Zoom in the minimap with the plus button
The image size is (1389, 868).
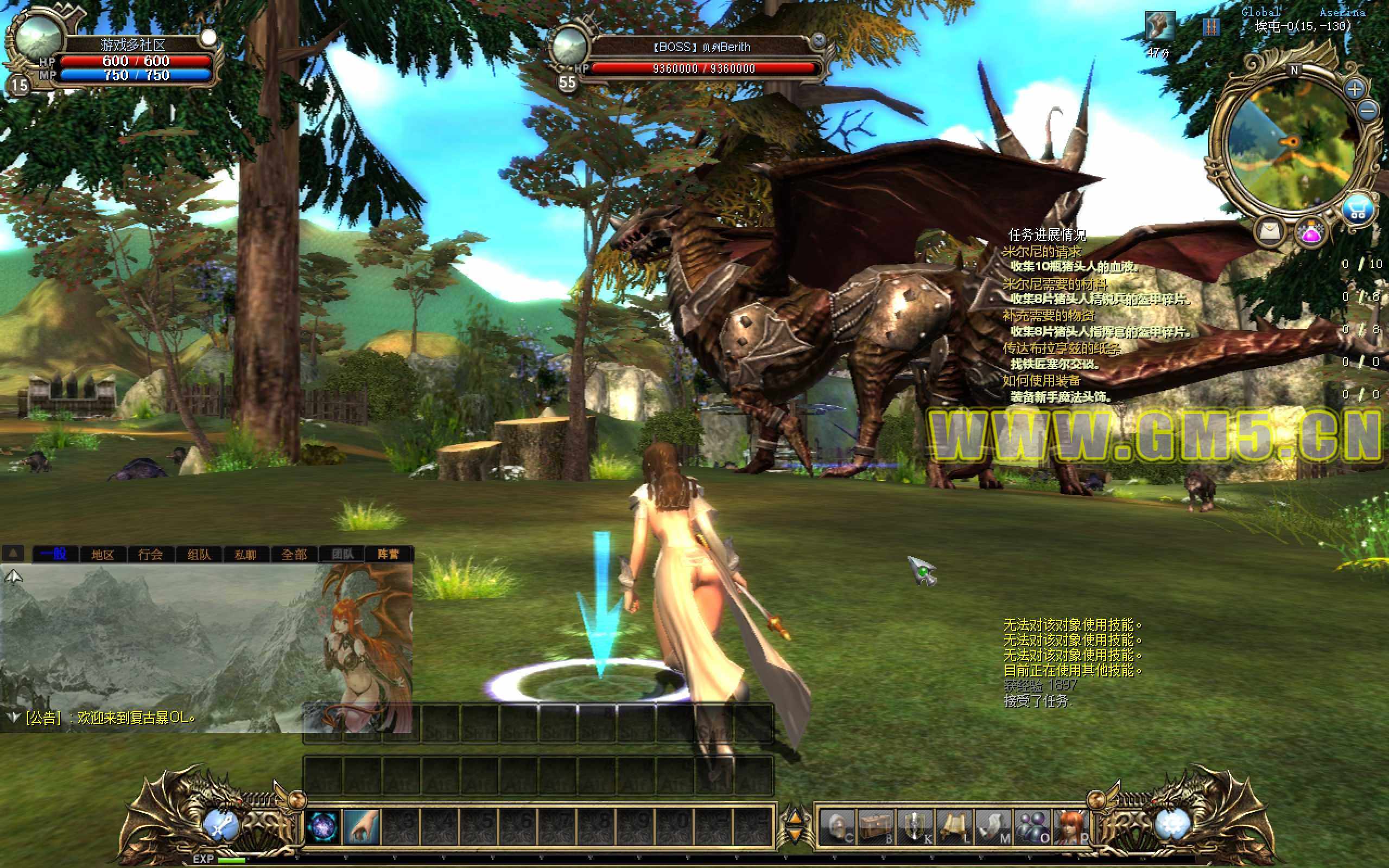coord(1355,89)
